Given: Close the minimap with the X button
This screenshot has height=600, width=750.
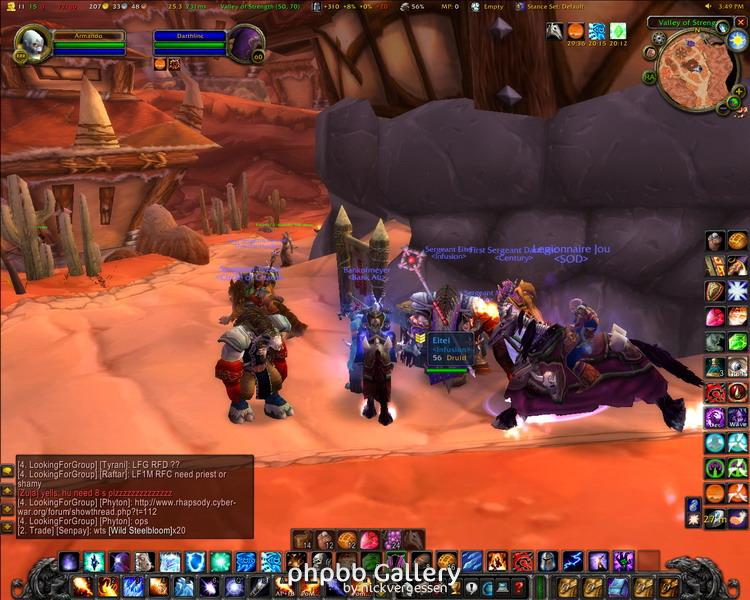Looking at the screenshot, I should point(741,22).
